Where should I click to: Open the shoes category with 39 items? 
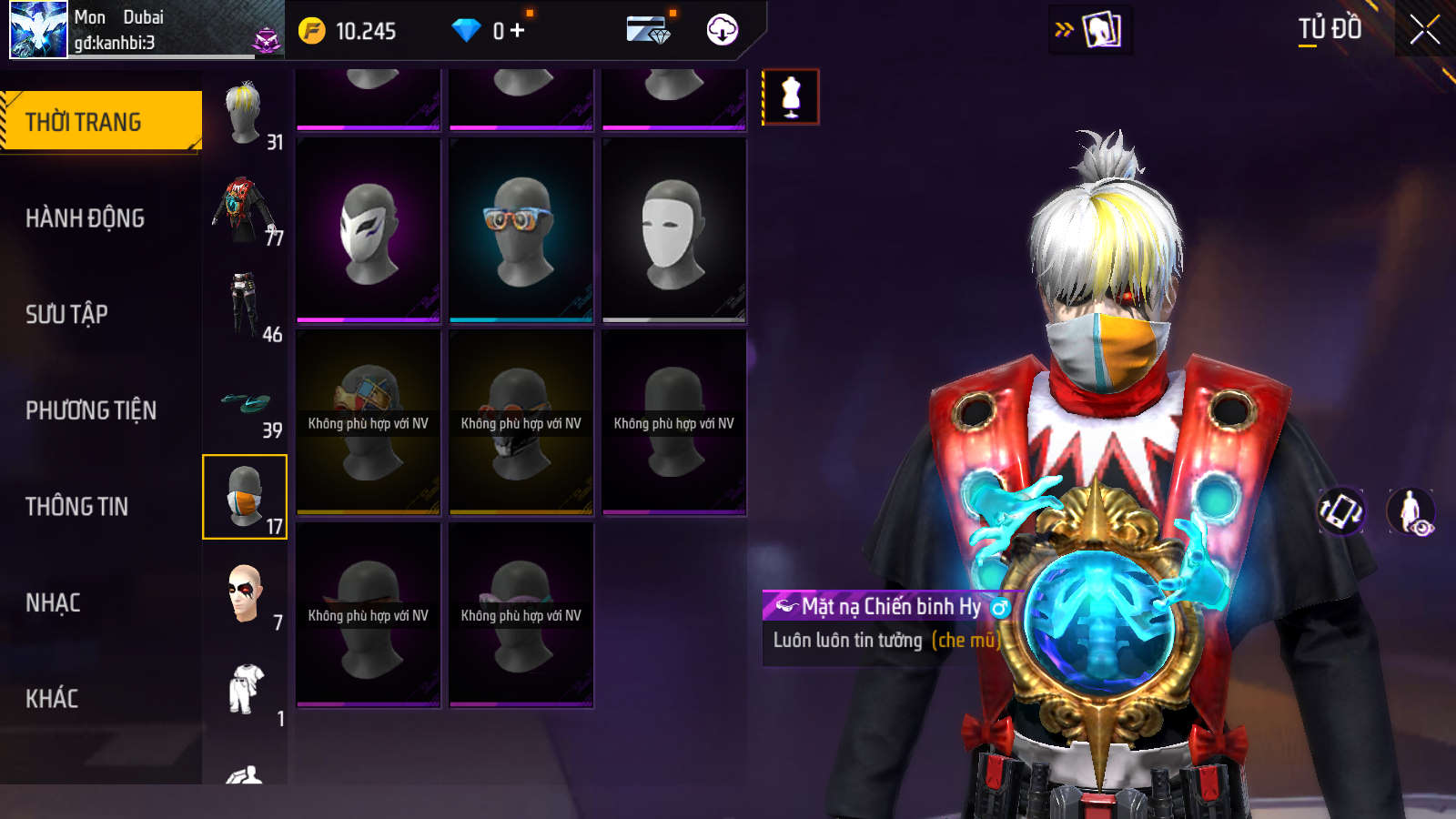[245, 402]
